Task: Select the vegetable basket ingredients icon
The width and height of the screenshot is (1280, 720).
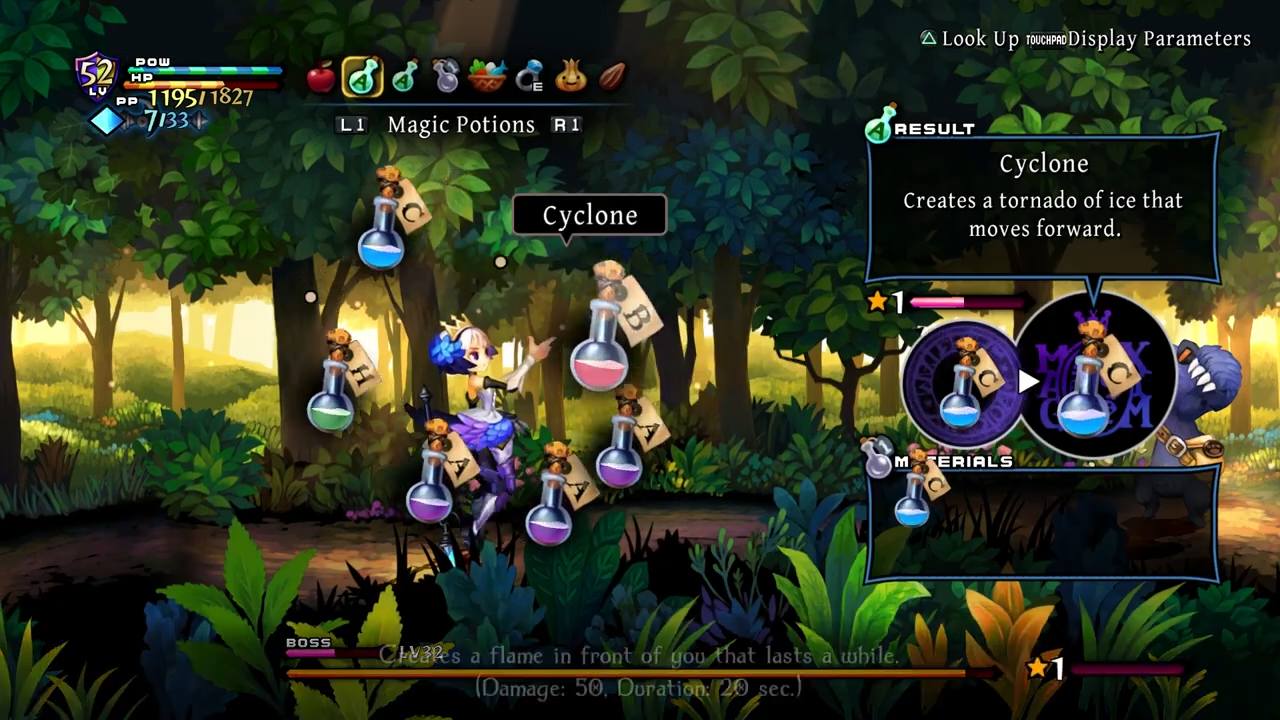Action: point(487,76)
